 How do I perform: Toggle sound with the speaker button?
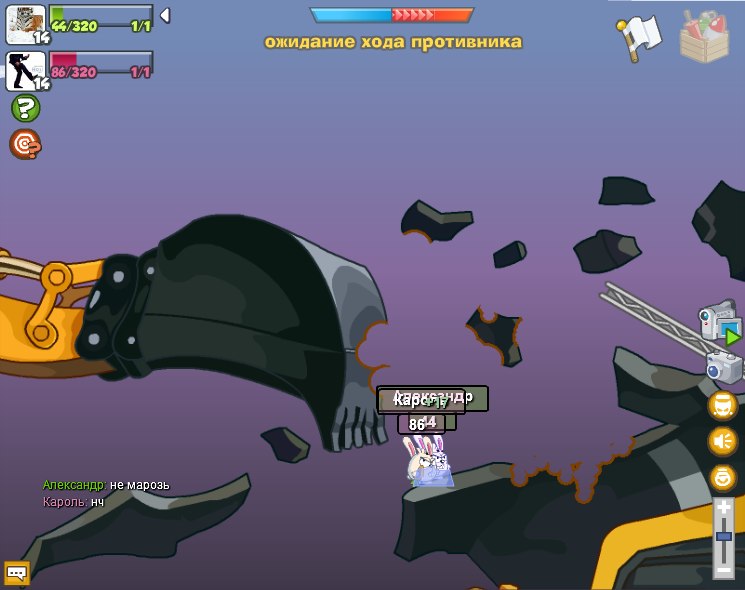point(722,441)
